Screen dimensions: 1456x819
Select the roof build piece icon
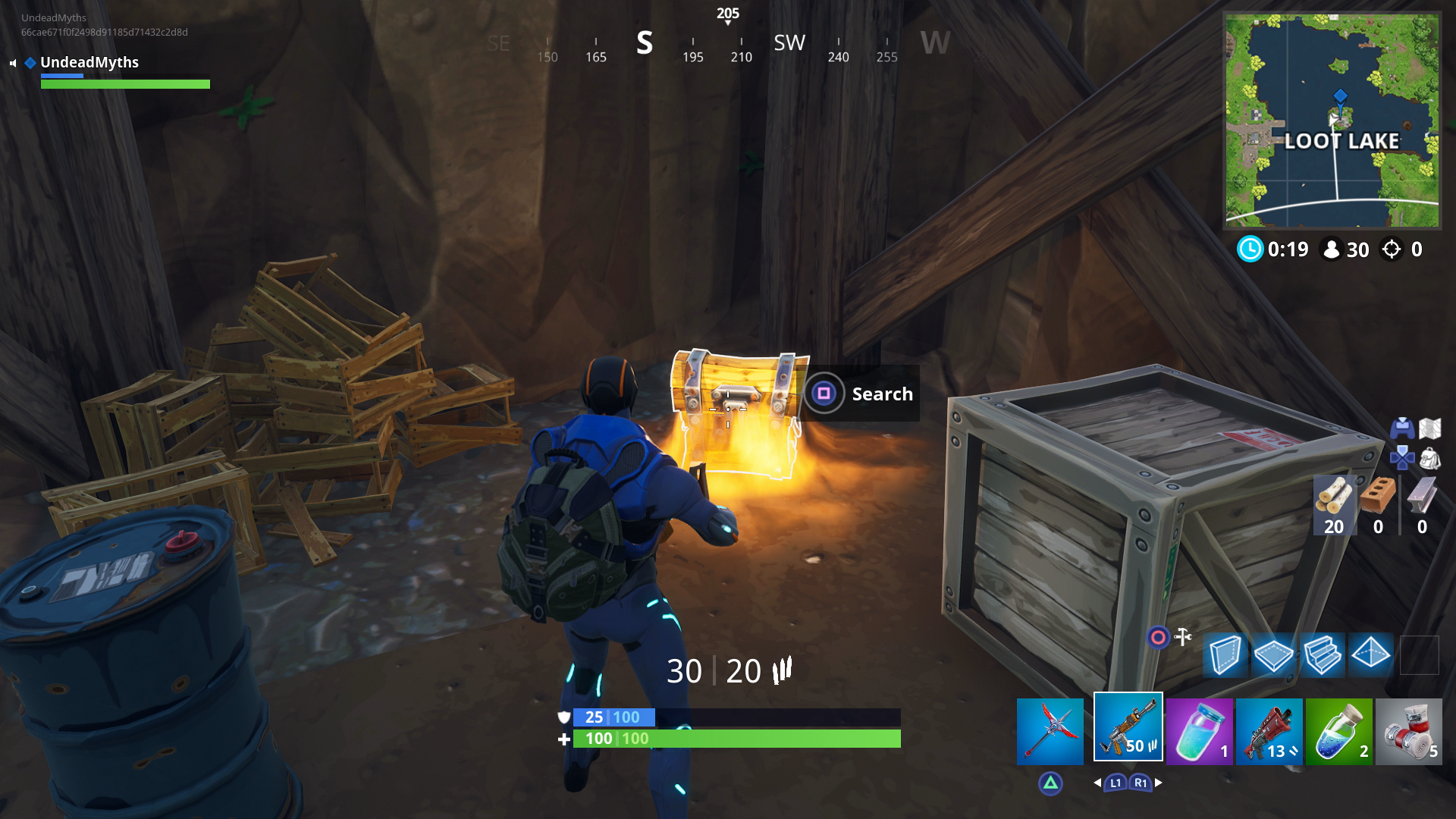(x=1371, y=655)
